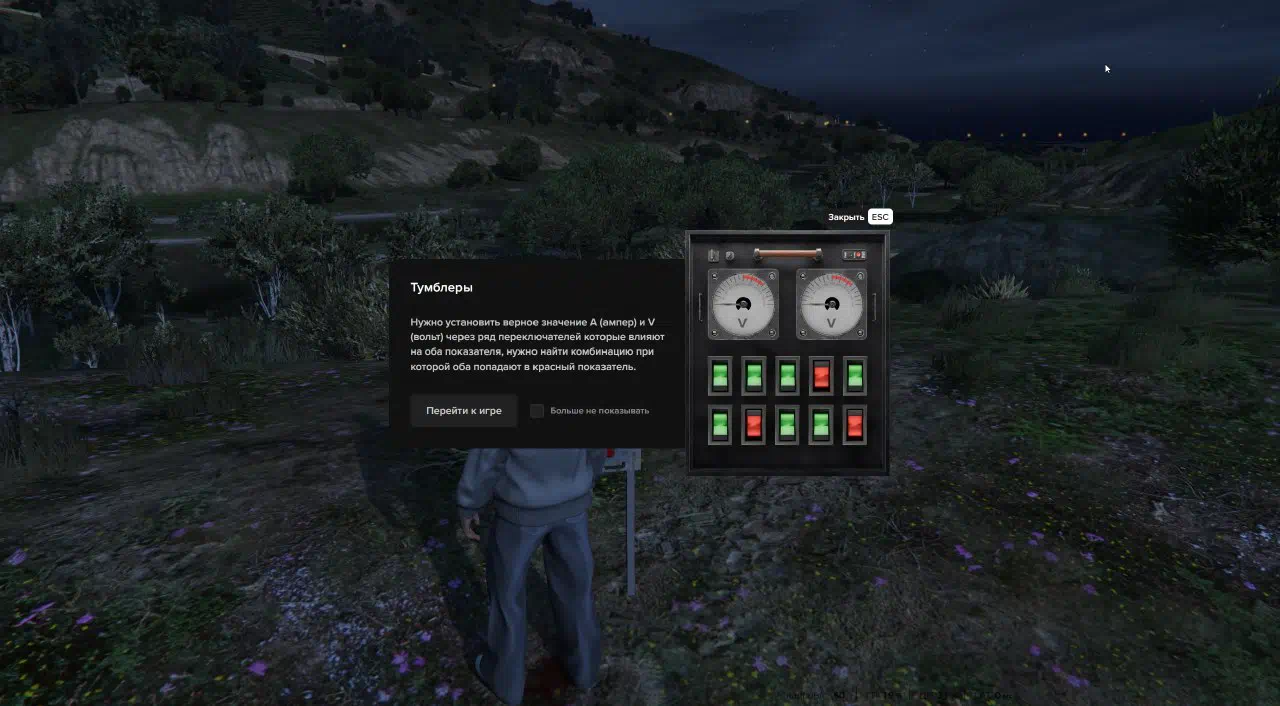Tick the "Больше не показывать" checkbox
Viewport: 1280px width, 706px height.
click(537, 411)
